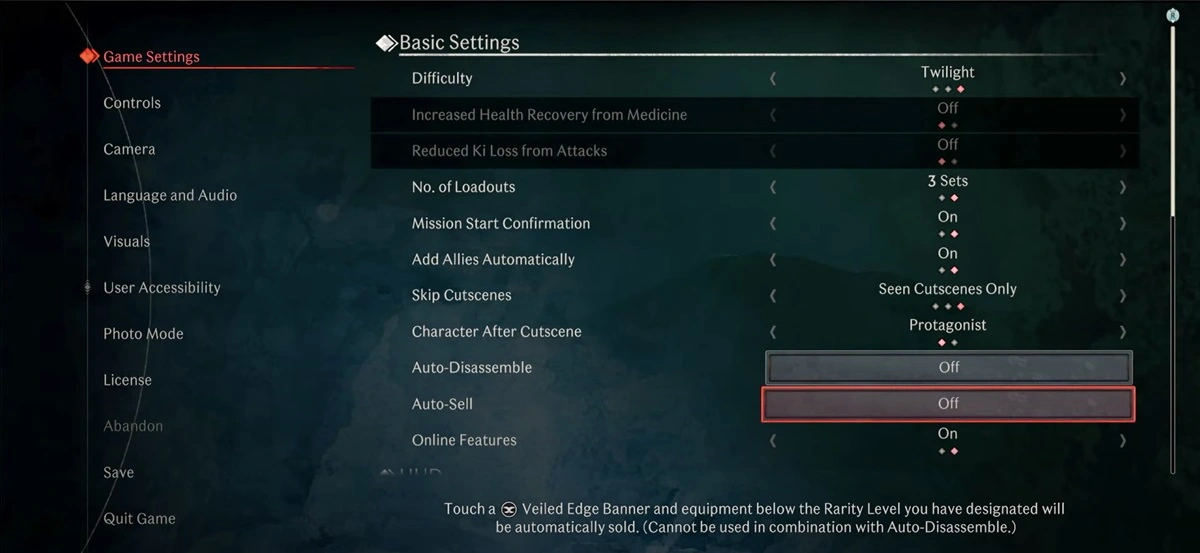Select the Game Settings tab
The image size is (1200, 553).
pyautogui.click(x=151, y=57)
